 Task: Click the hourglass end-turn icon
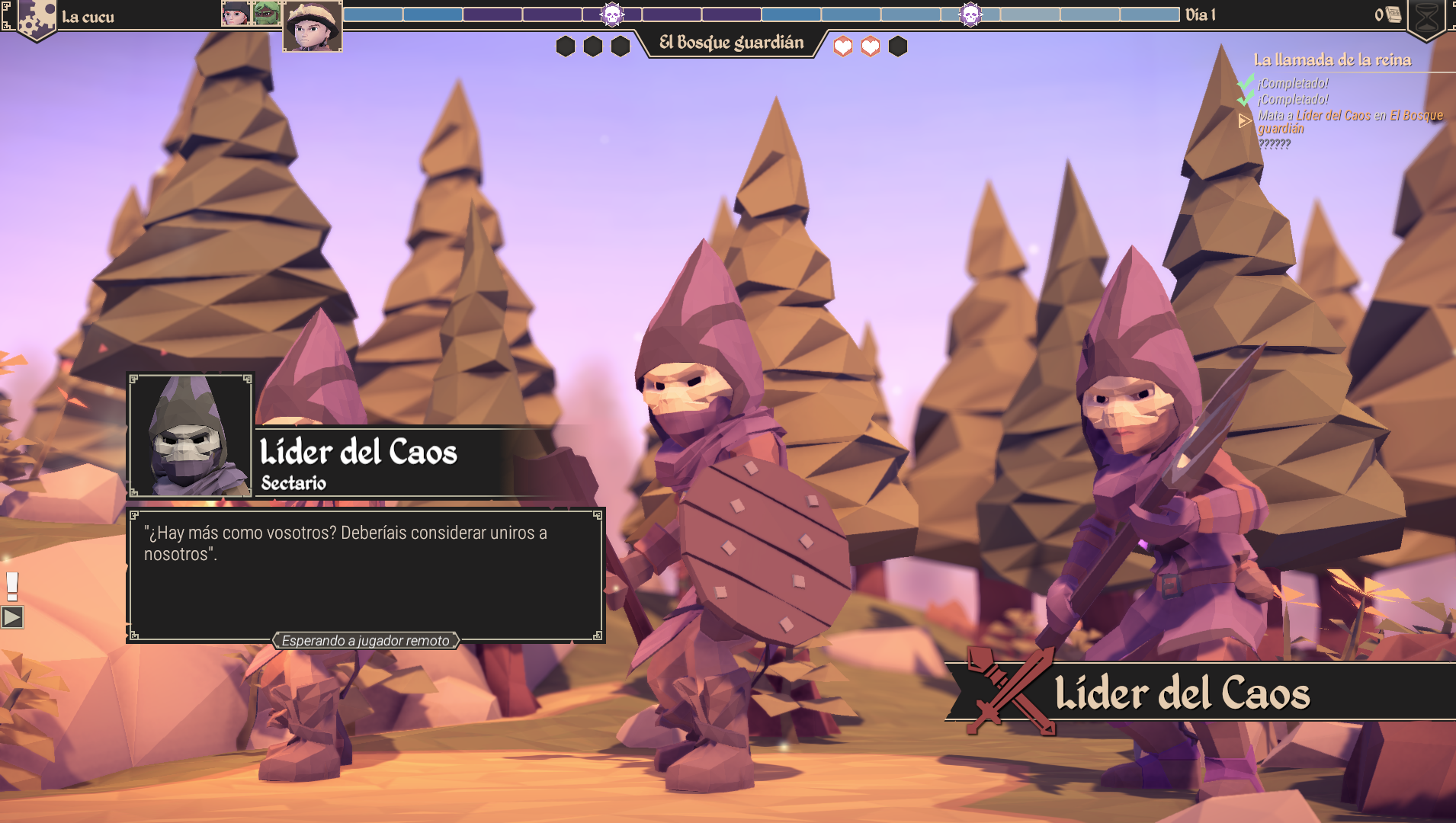pyautogui.click(x=1427, y=18)
